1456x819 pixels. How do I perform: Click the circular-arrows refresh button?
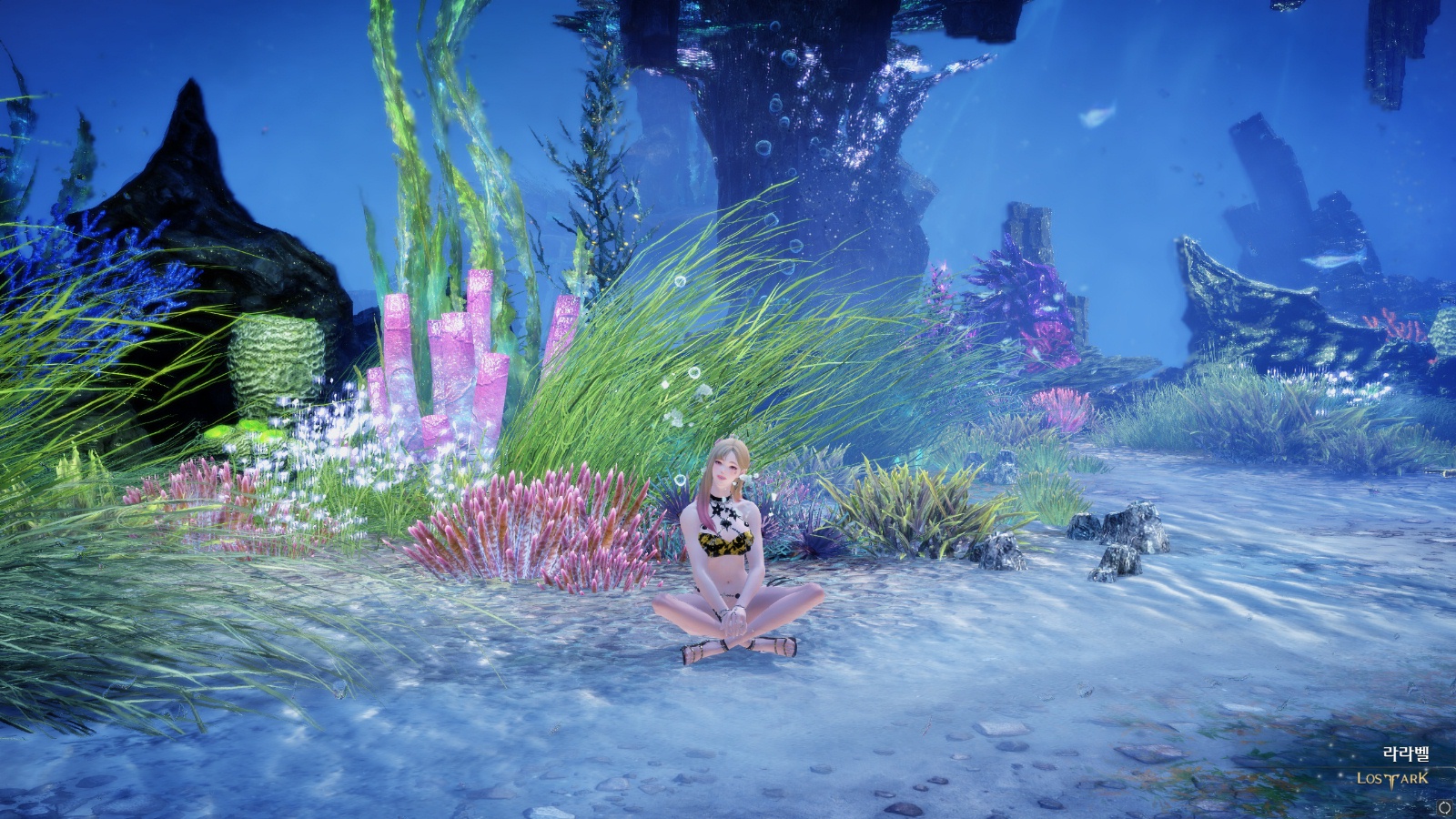pyautogui.click(x=1444, y=807)
